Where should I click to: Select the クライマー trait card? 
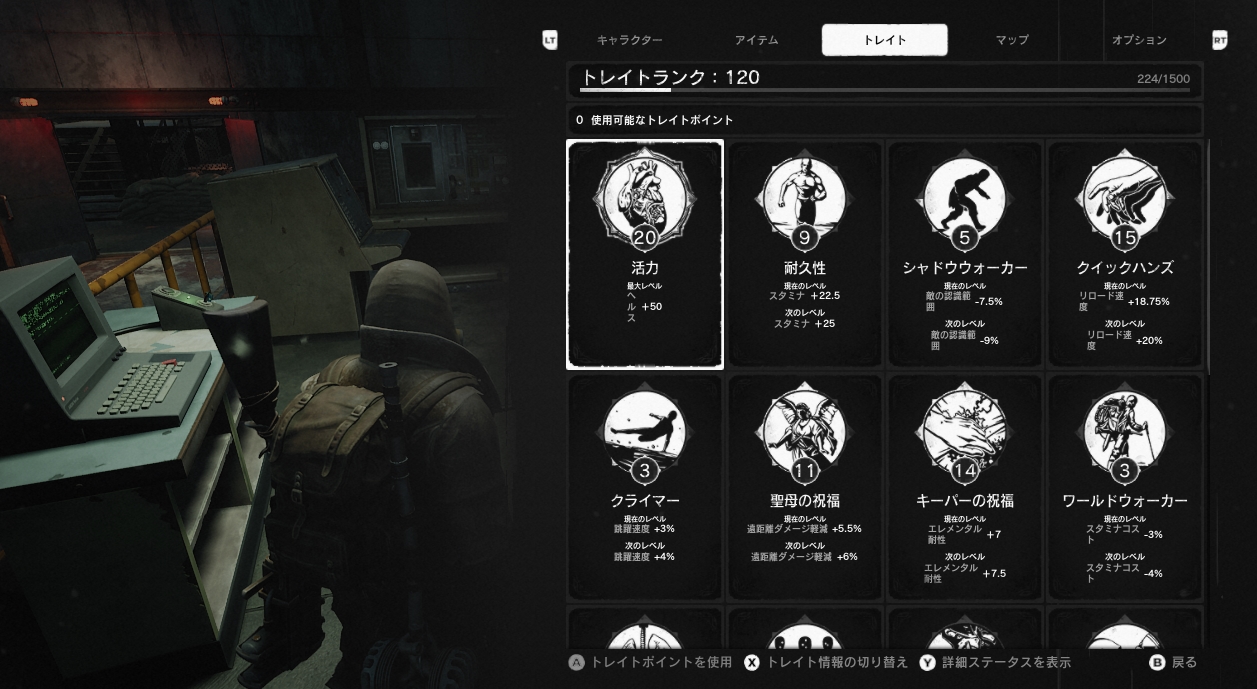point(645,488)
